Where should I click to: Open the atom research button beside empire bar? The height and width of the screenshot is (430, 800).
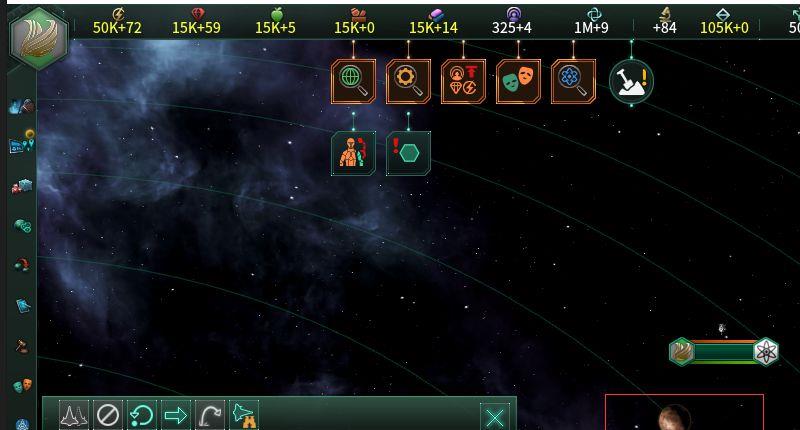click(x=766, y=351)
